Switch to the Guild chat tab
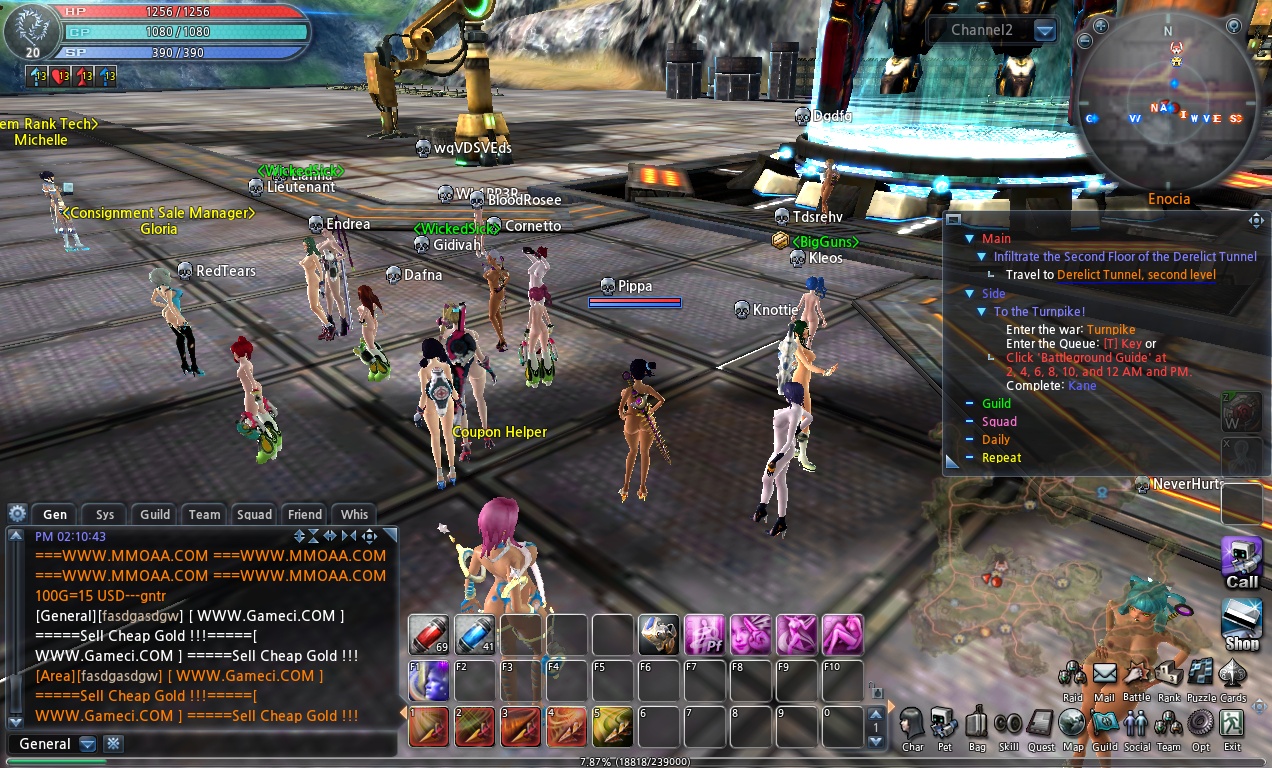Screen dimensions: 1272x768 154,514
